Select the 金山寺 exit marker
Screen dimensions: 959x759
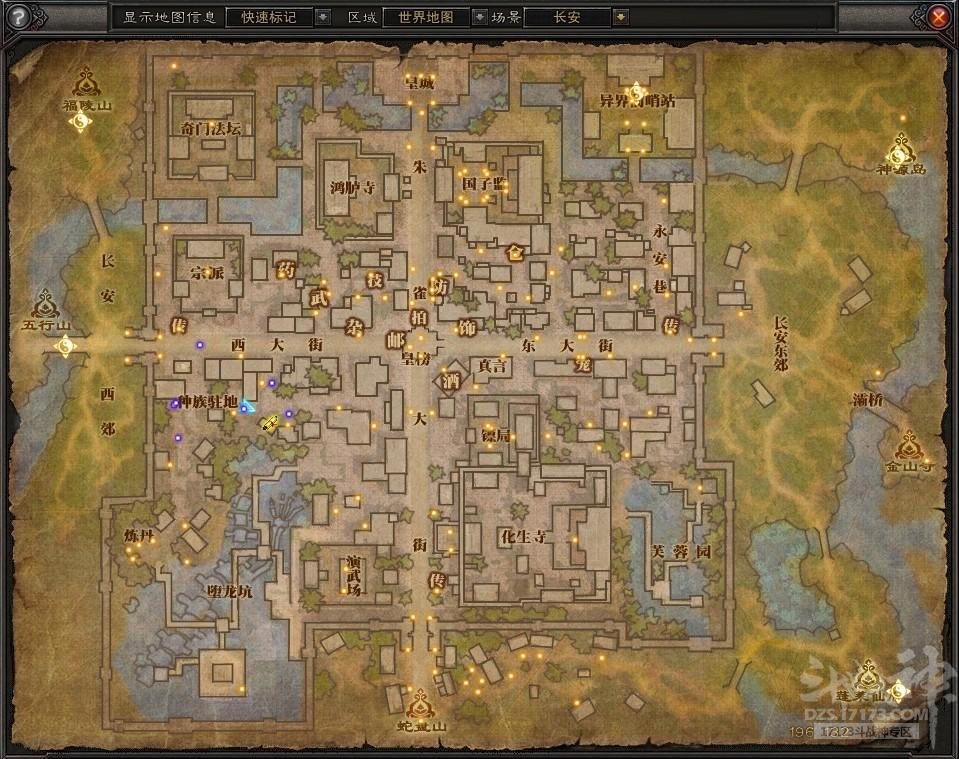tap(908, 443)
